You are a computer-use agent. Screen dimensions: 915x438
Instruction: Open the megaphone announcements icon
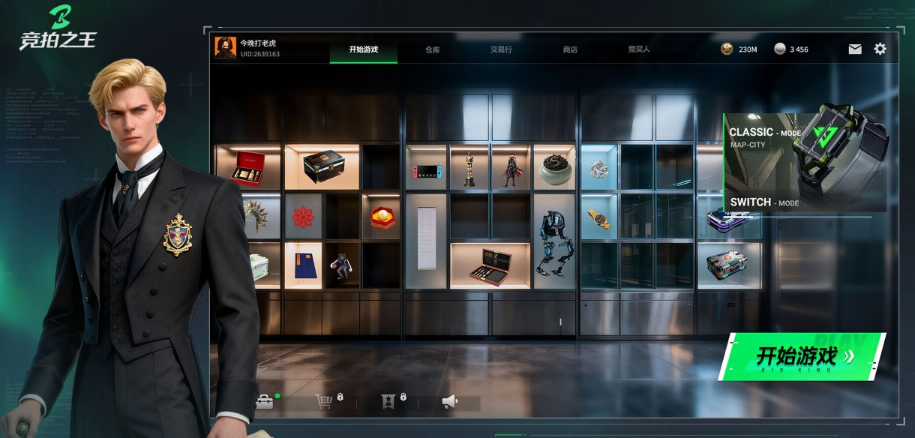pos(450,401)
